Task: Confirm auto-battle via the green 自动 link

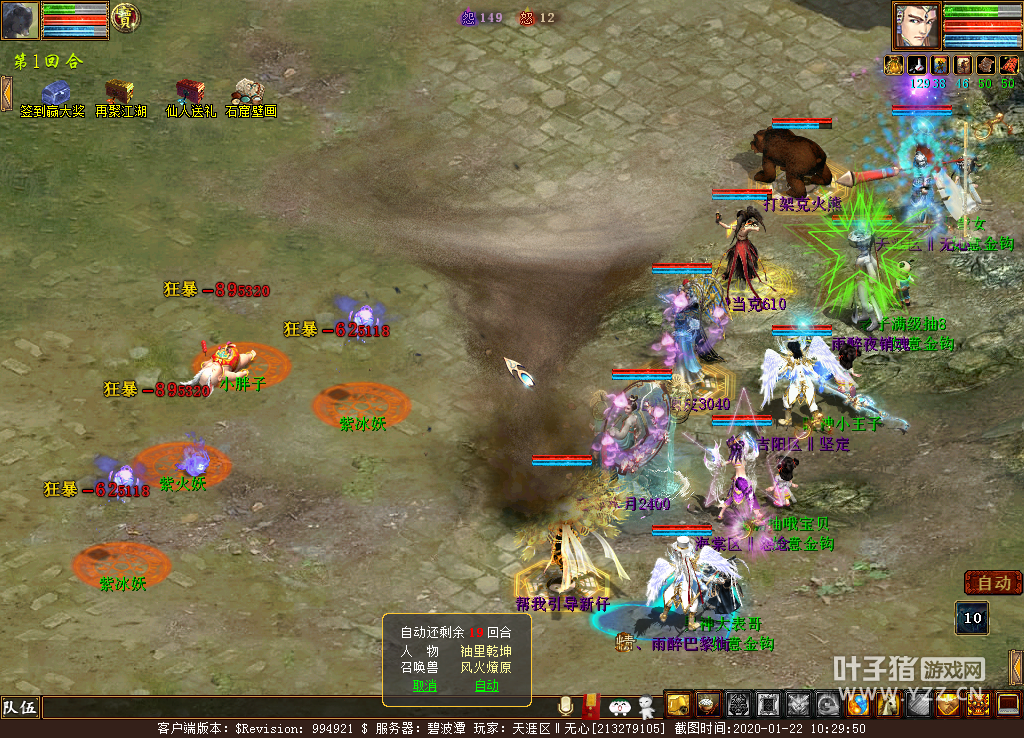Action: 486,686
